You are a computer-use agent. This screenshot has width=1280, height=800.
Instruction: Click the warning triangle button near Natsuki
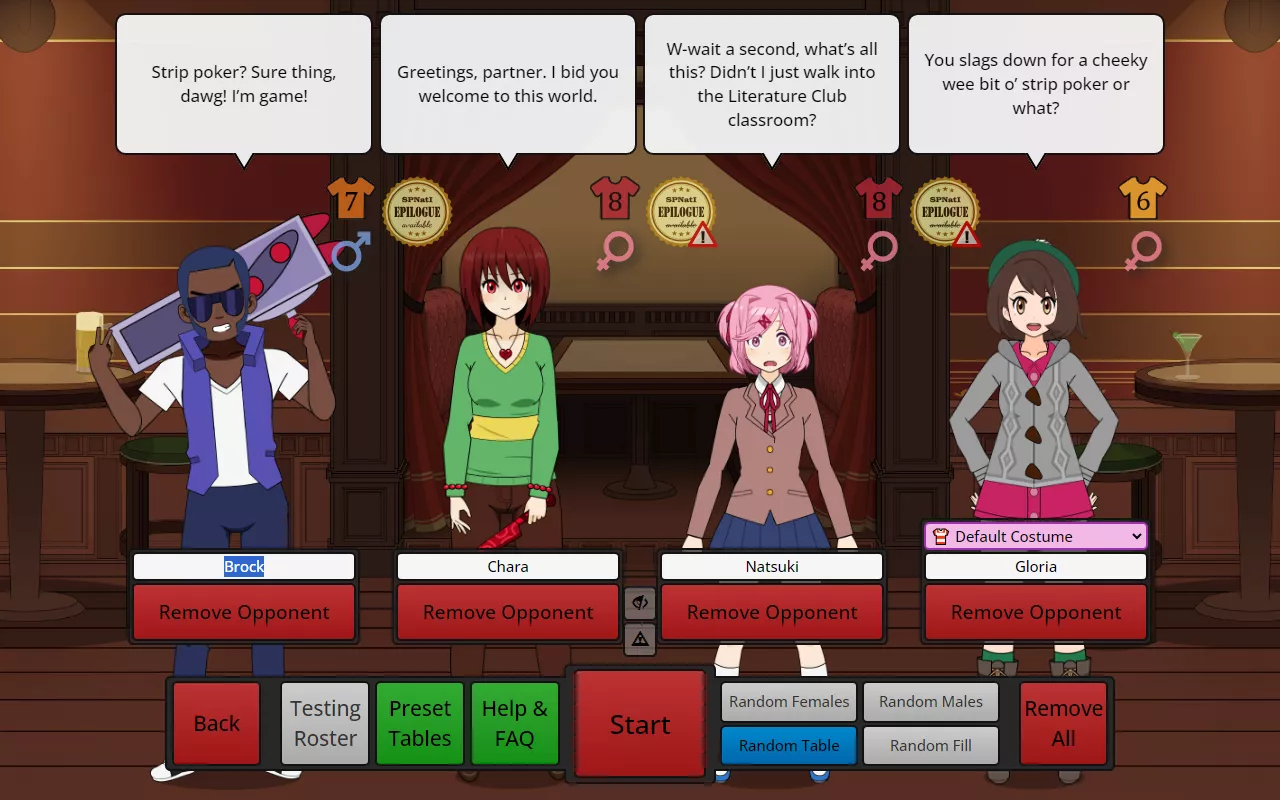click(x=641, y=638)
